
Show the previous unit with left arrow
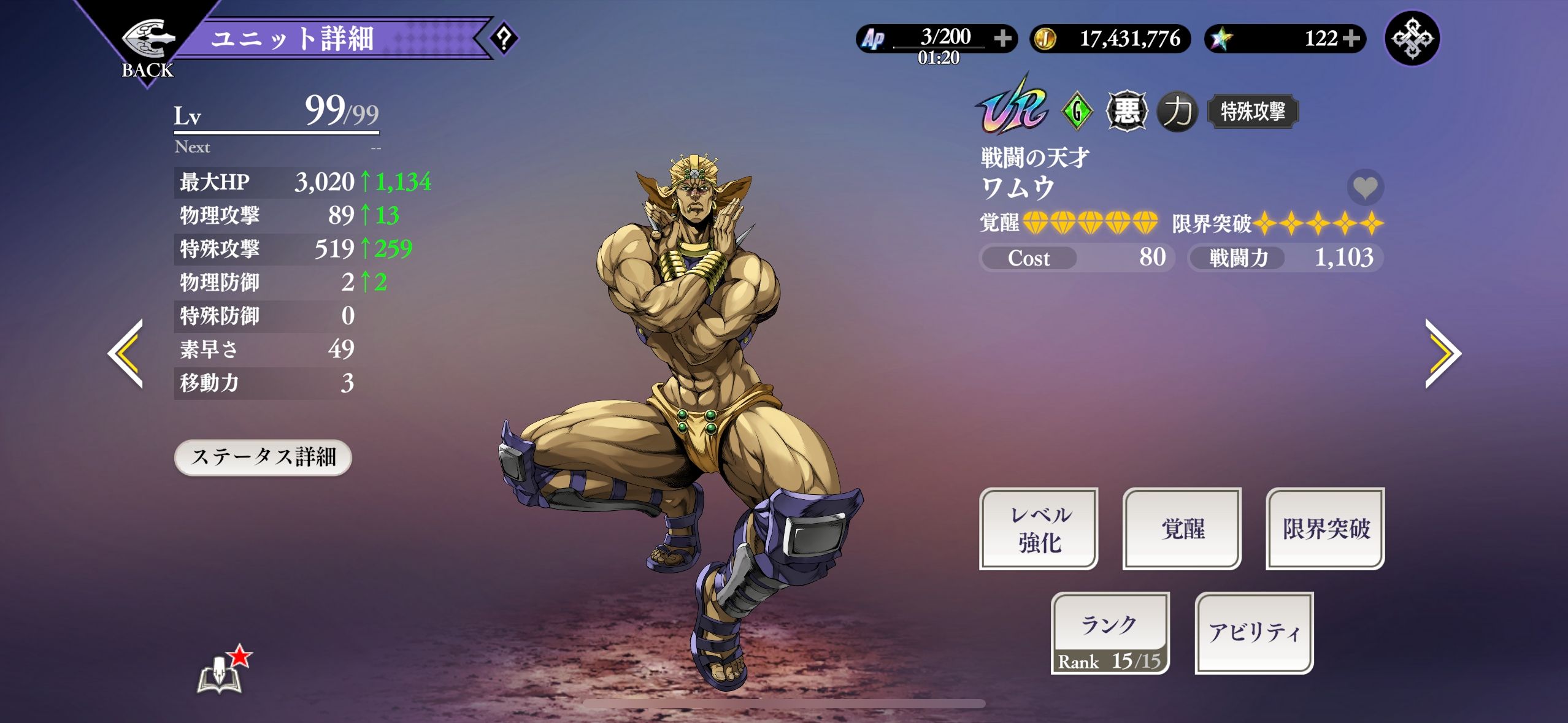(126, 353)
